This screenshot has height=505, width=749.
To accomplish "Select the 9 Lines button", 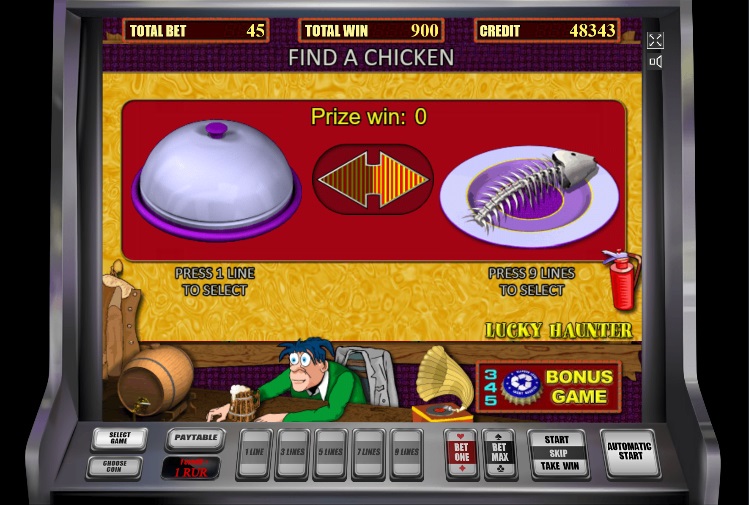I will click(405, 453).
